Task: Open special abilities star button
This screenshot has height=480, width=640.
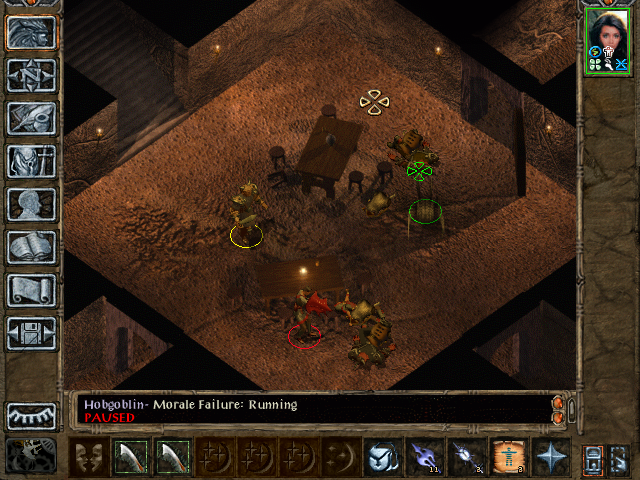Action: tap(550, 456)
